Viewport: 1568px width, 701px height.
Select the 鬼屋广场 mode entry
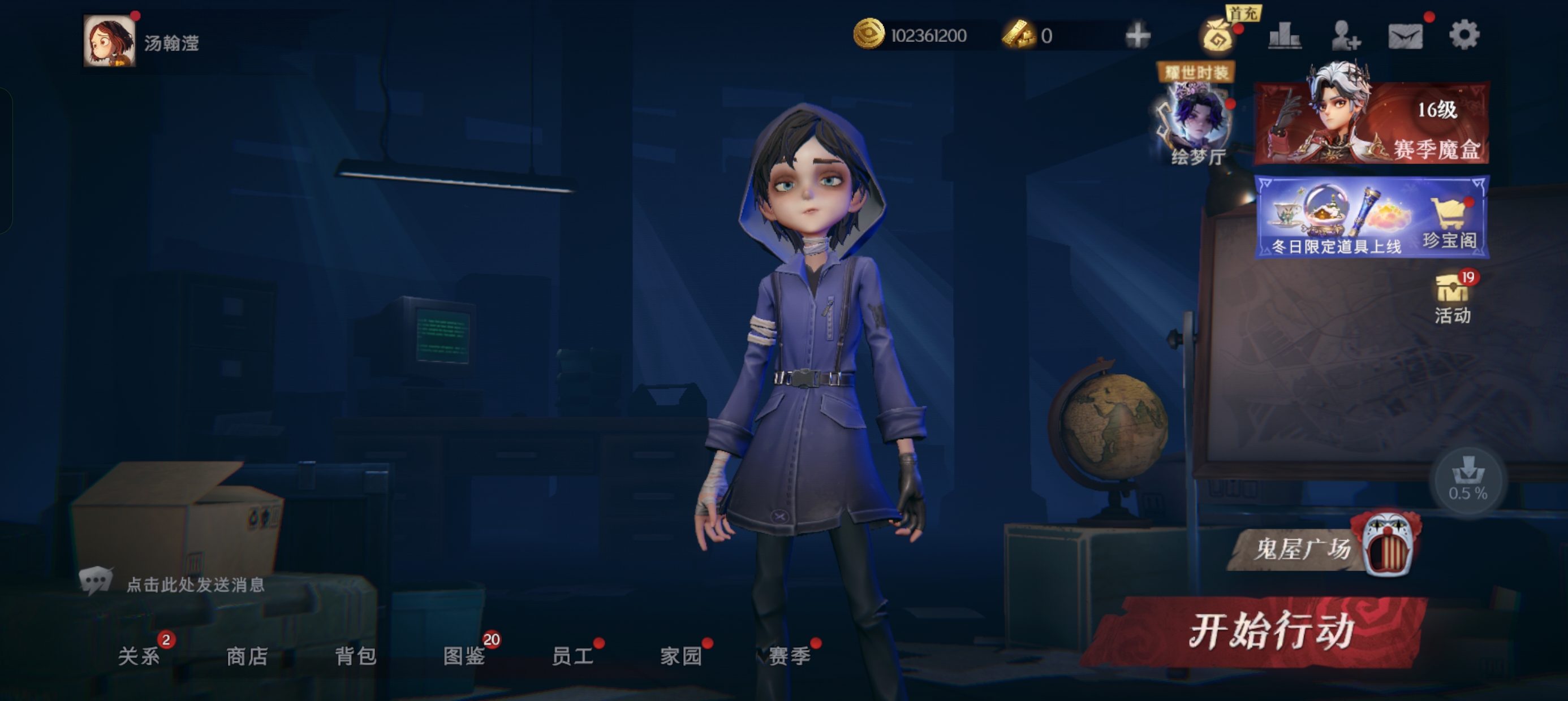(x=1321, y=548)
